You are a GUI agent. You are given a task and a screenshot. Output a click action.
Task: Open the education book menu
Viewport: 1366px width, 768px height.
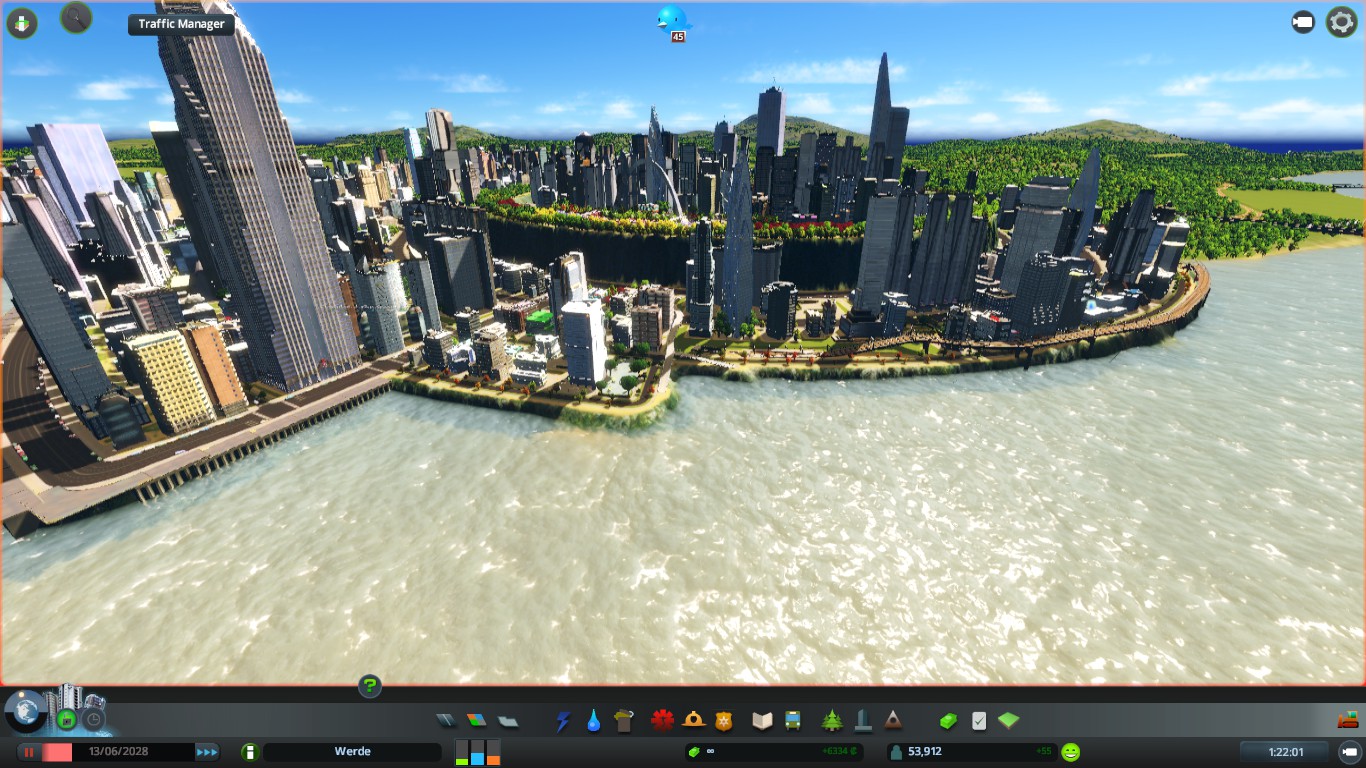762,720
